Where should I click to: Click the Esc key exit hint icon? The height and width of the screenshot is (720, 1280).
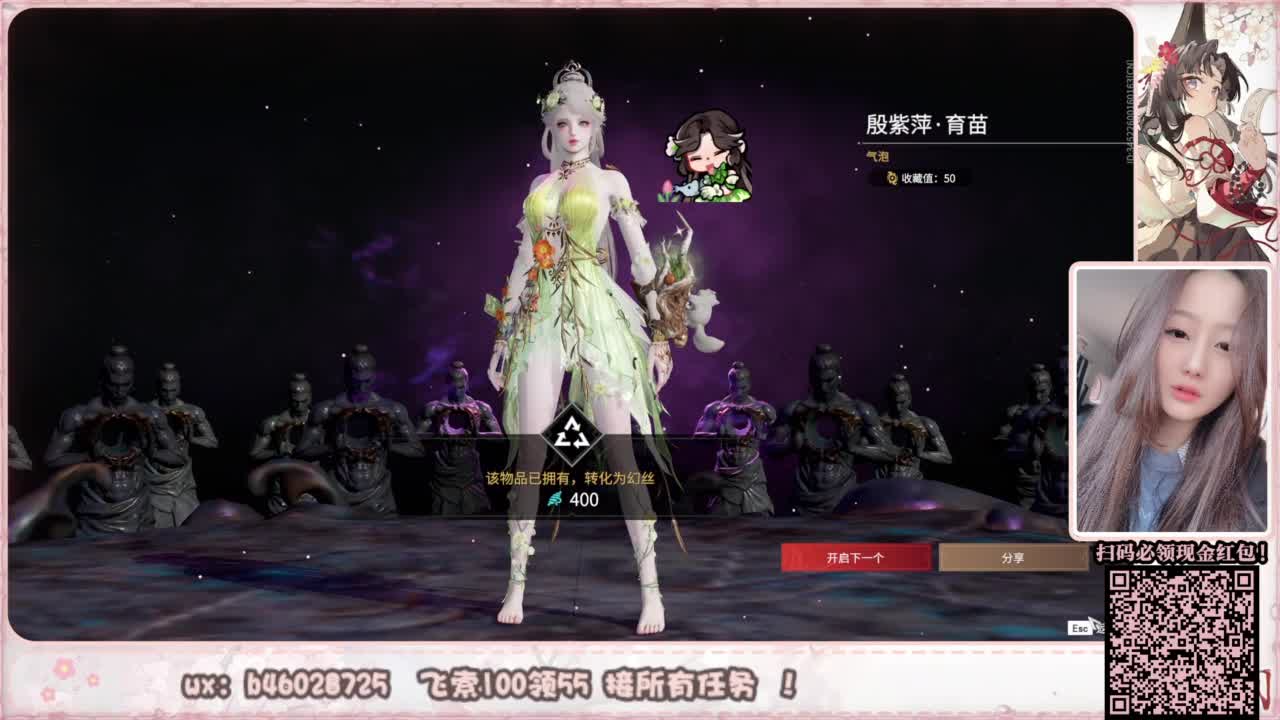[1079, 628]
